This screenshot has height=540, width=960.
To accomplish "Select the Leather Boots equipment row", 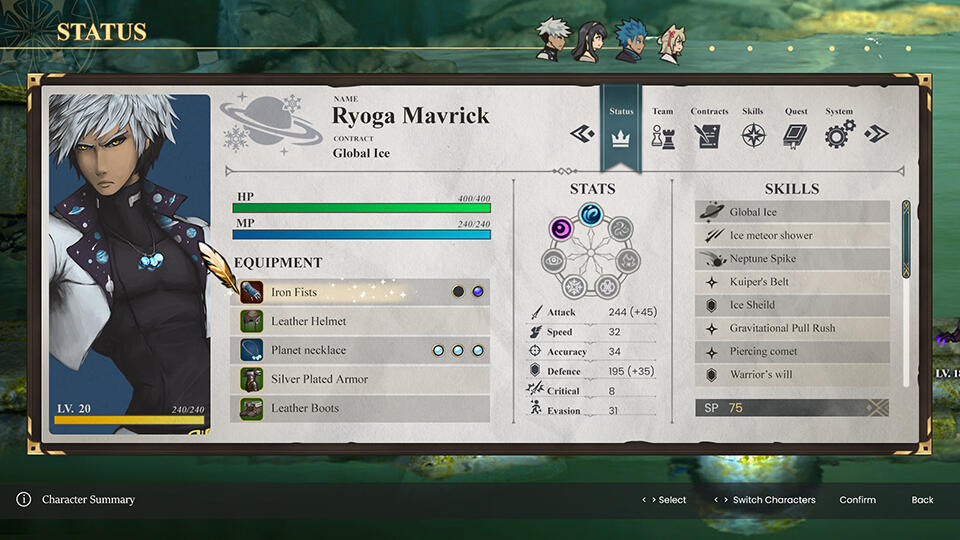I will 360,408.
